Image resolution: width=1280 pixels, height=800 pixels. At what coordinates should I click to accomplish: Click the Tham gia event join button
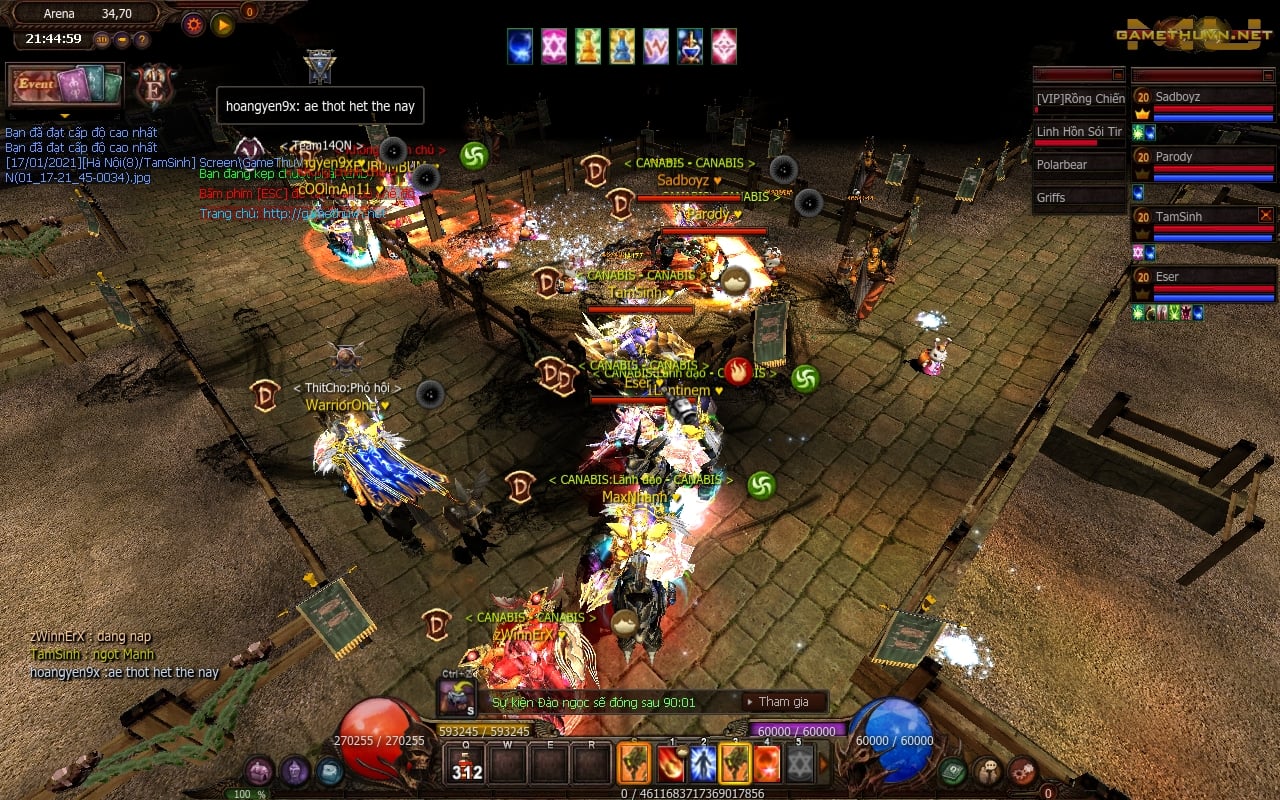783,702
